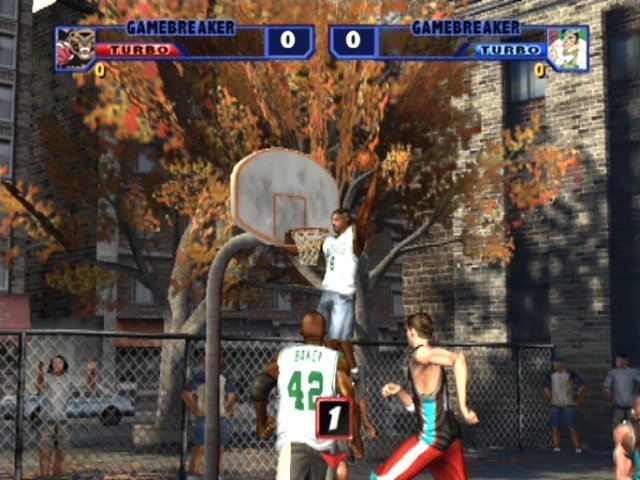Click the bear team logo icon
The width and height of the screenshot is (640, 480).
pos(74,48)
